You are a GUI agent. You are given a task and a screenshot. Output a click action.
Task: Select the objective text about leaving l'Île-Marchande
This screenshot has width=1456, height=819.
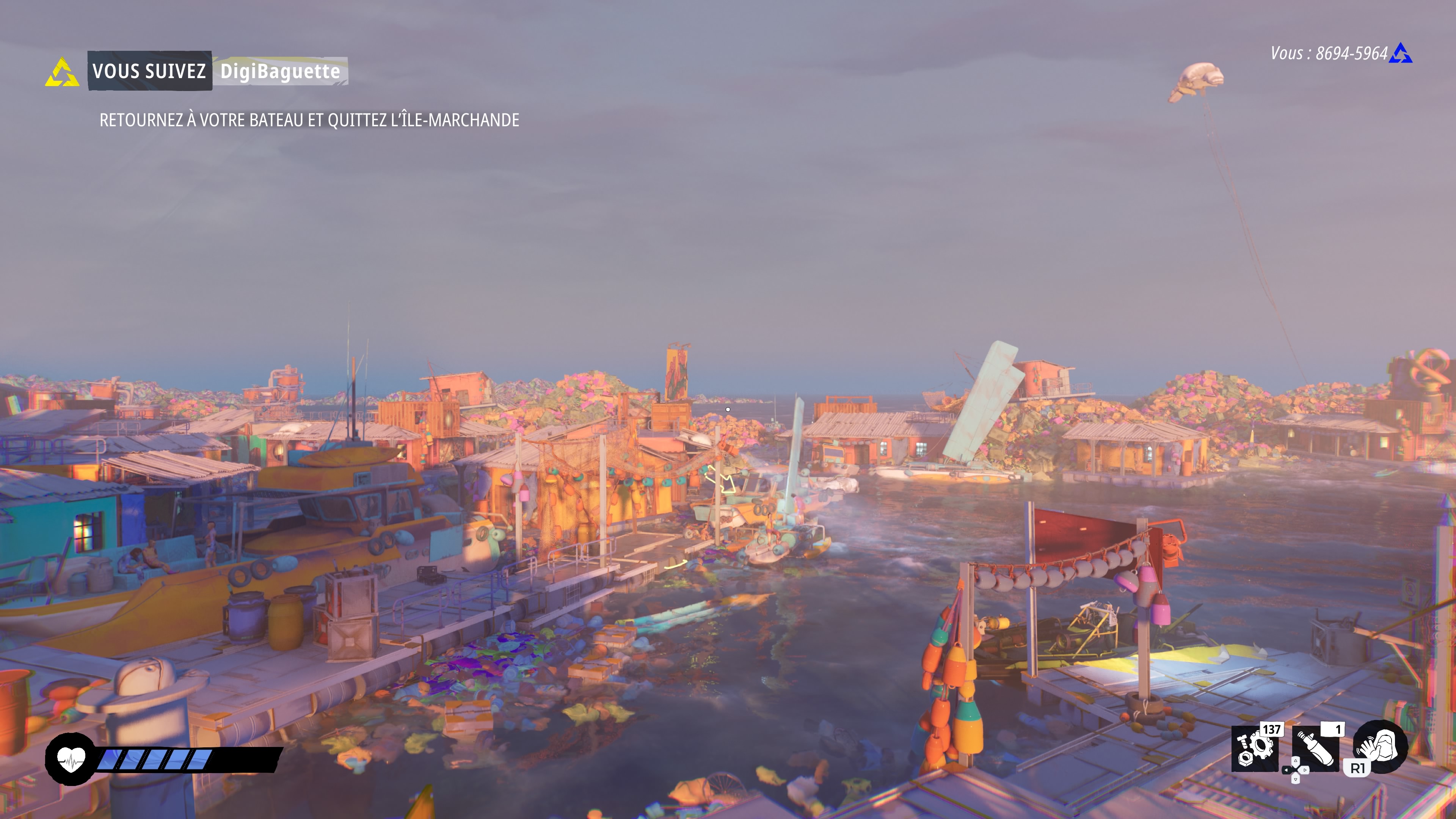pos(309,120)
